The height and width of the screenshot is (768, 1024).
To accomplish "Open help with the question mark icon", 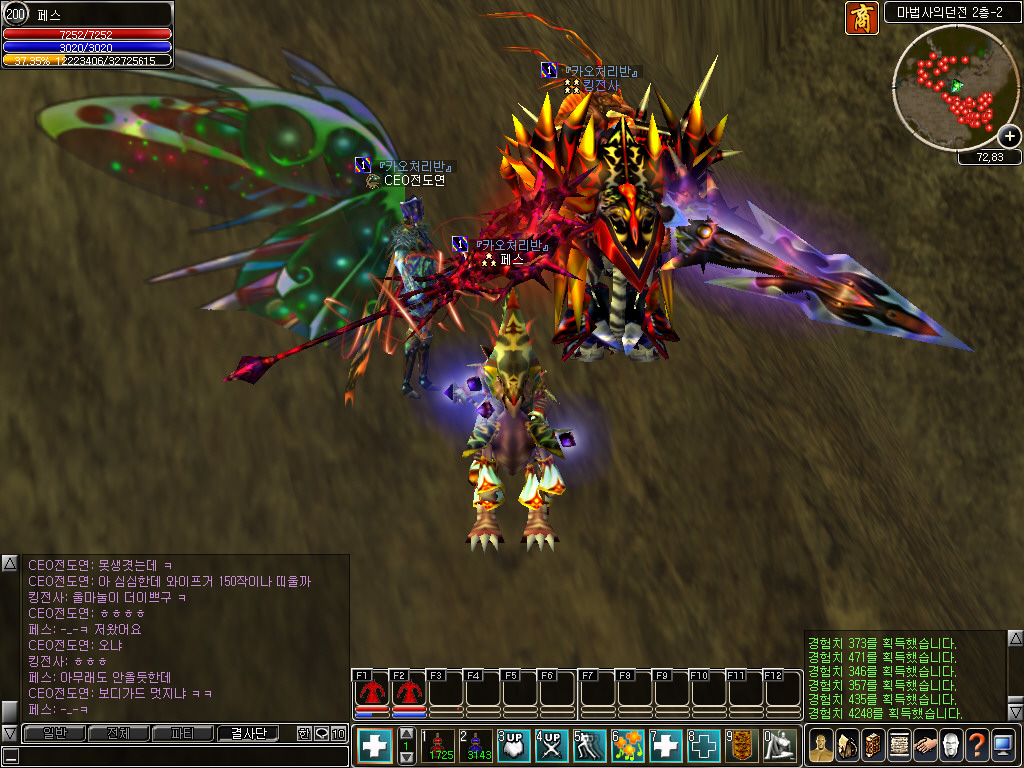I will click(x=977, y=746).
